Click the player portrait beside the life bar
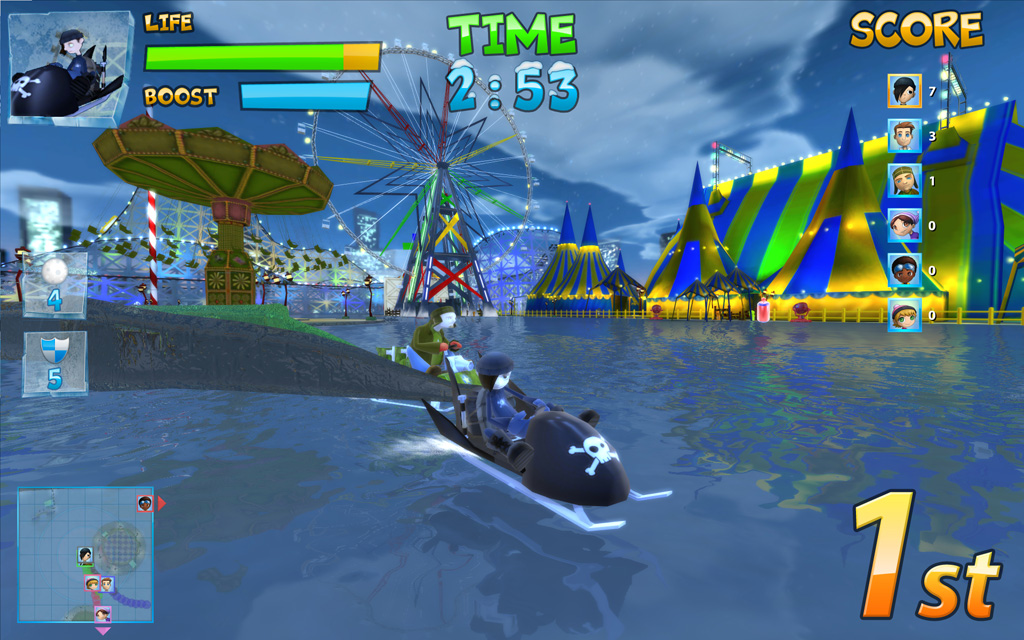Screen dimensions: 1024x640 (70, 67)
